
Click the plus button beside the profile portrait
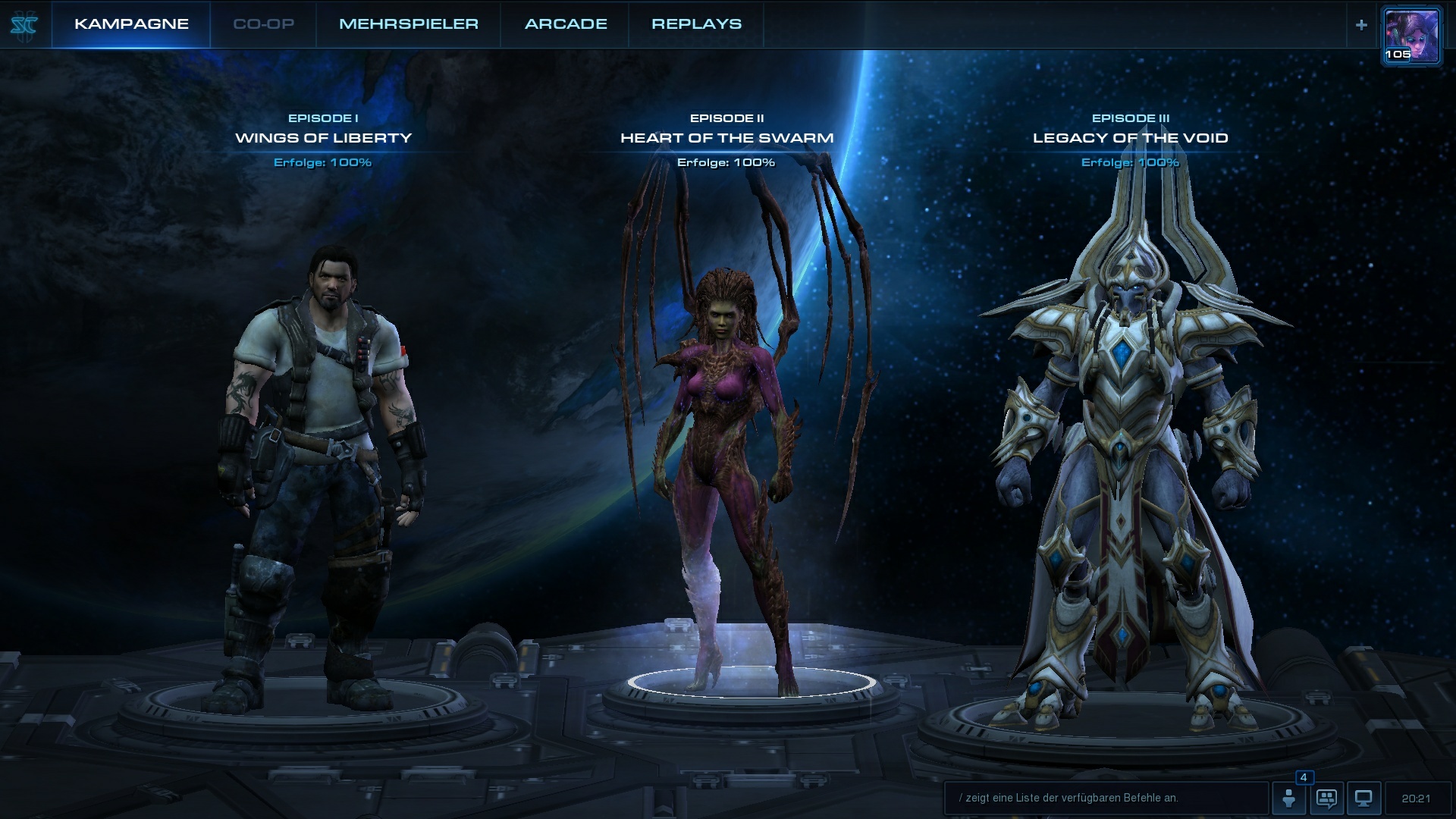1361,25
